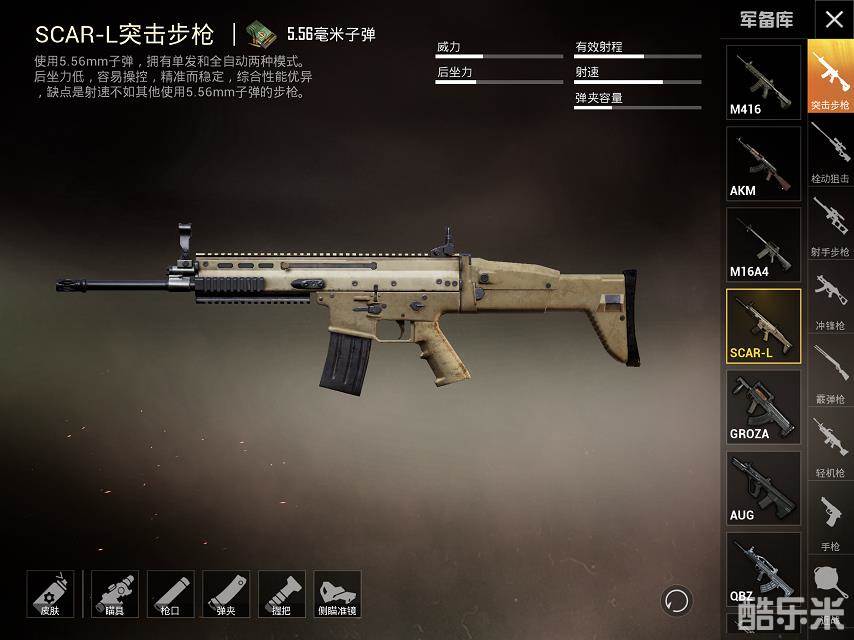The width and height of the screenshot is (854, 640).
Task: Show the AUG rifle details
Action: [x=763, y=487]
